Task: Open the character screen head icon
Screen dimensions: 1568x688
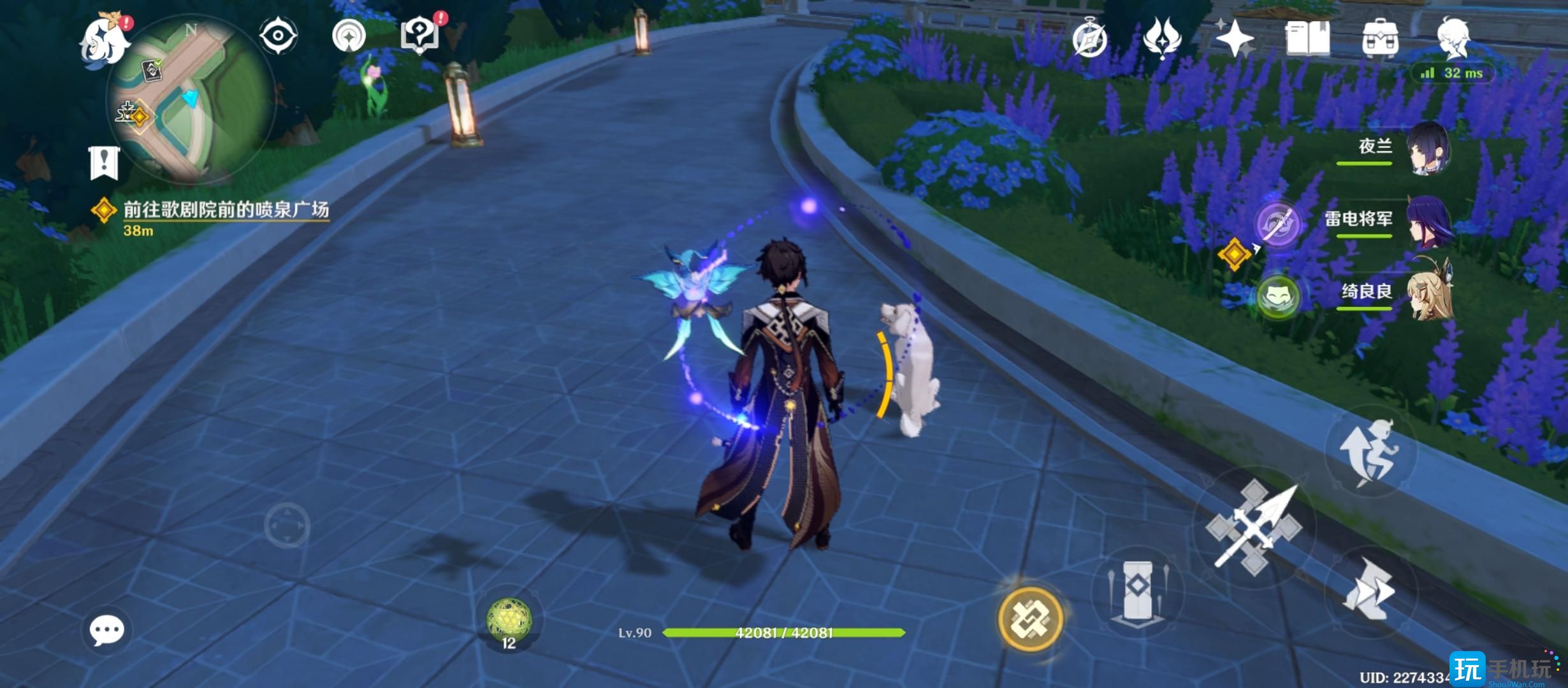Action: [x=1453, y=38]
